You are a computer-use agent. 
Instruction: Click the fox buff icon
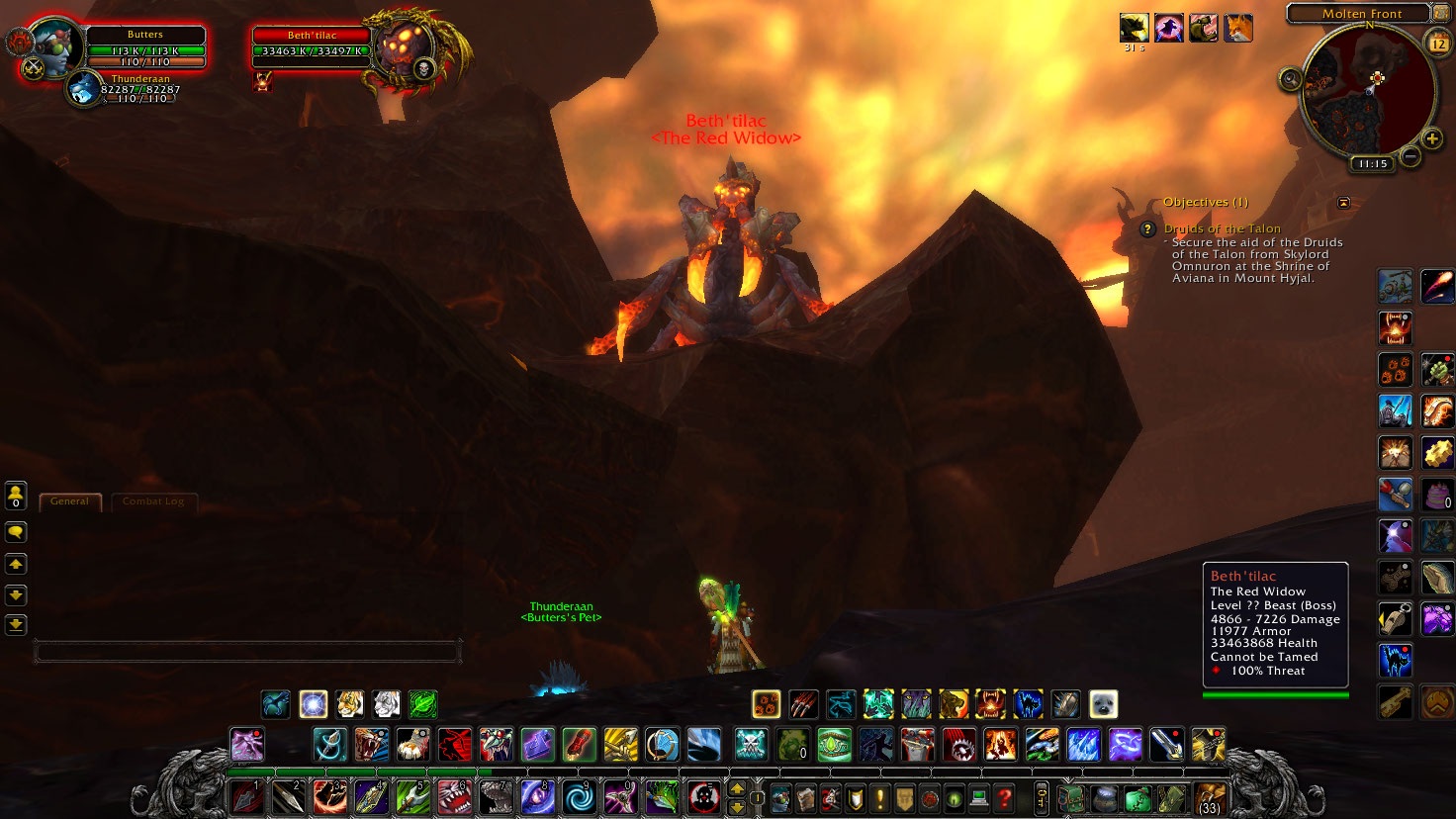click(x=1238, y=28)
